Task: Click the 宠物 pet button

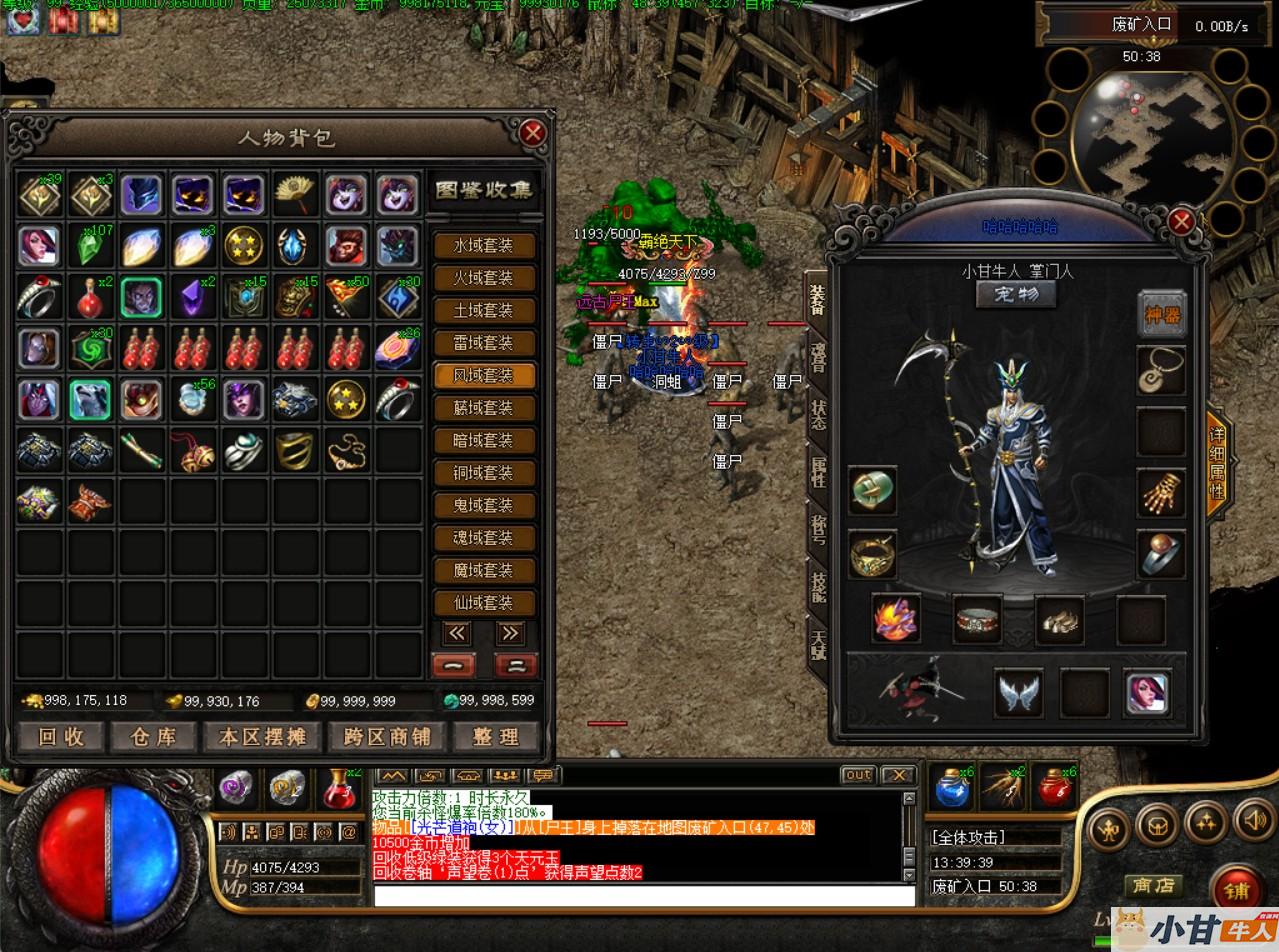Action: point(1016,295)
